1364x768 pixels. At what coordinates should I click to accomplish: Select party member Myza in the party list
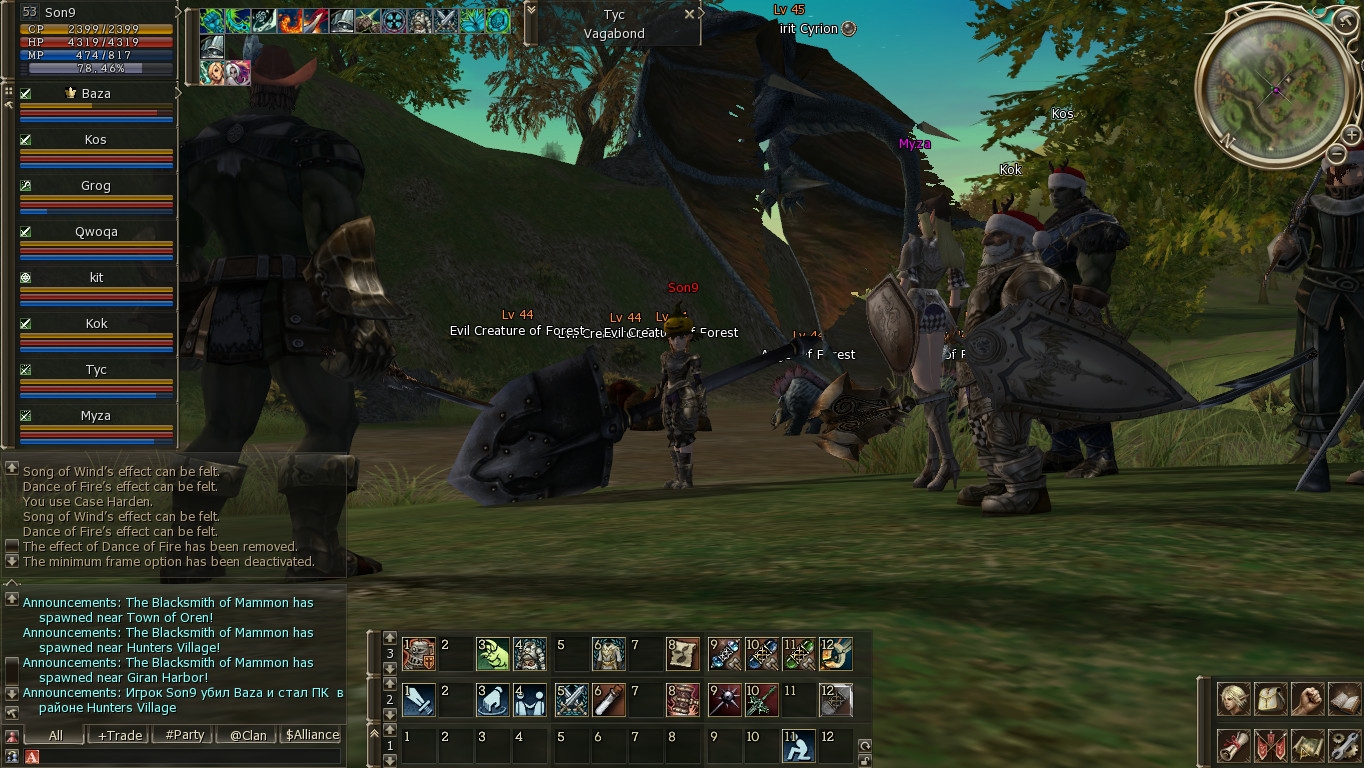96,416
